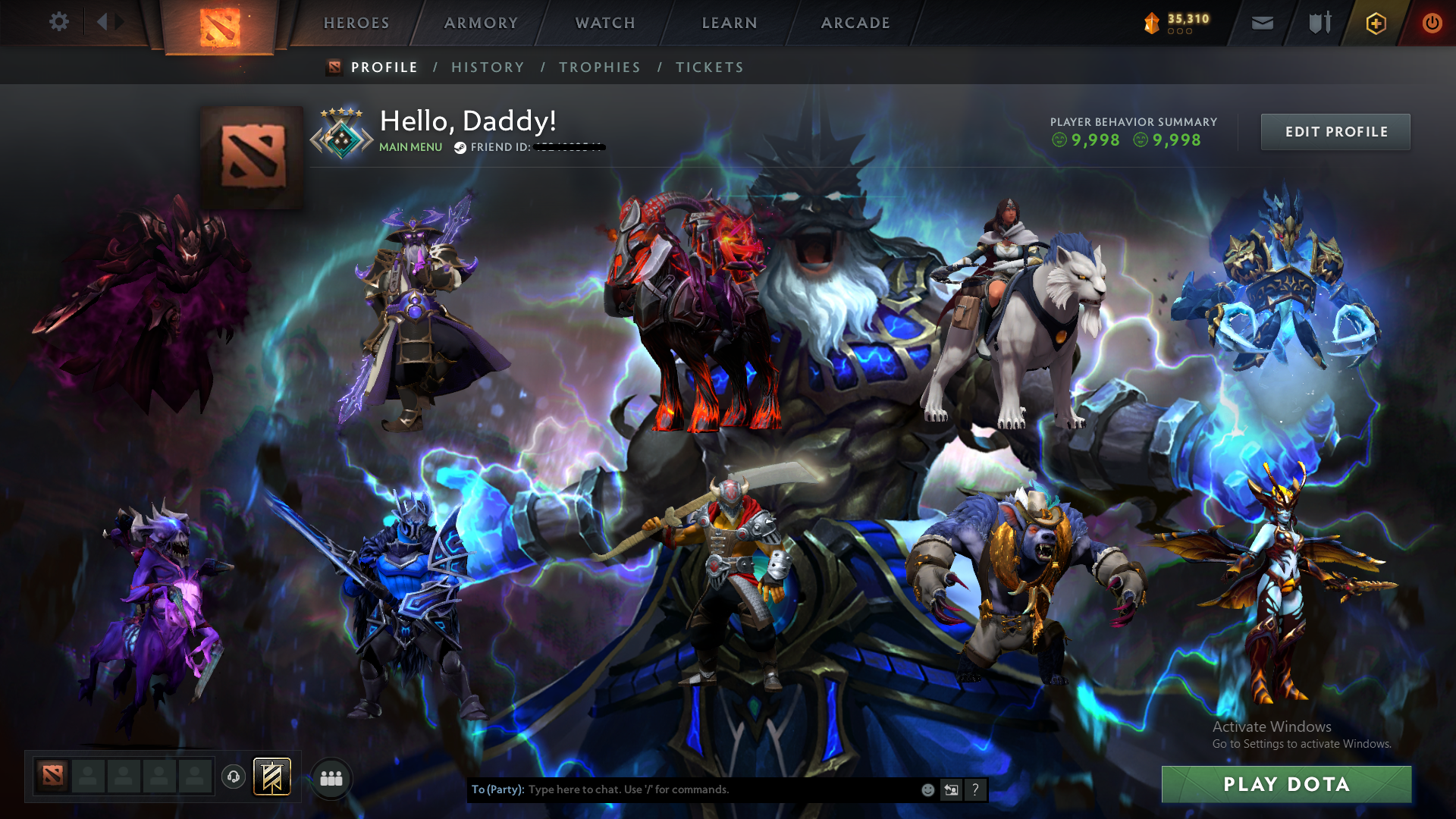
Task: Open the emoticon picker in chat bar
Action: (927, 789)
